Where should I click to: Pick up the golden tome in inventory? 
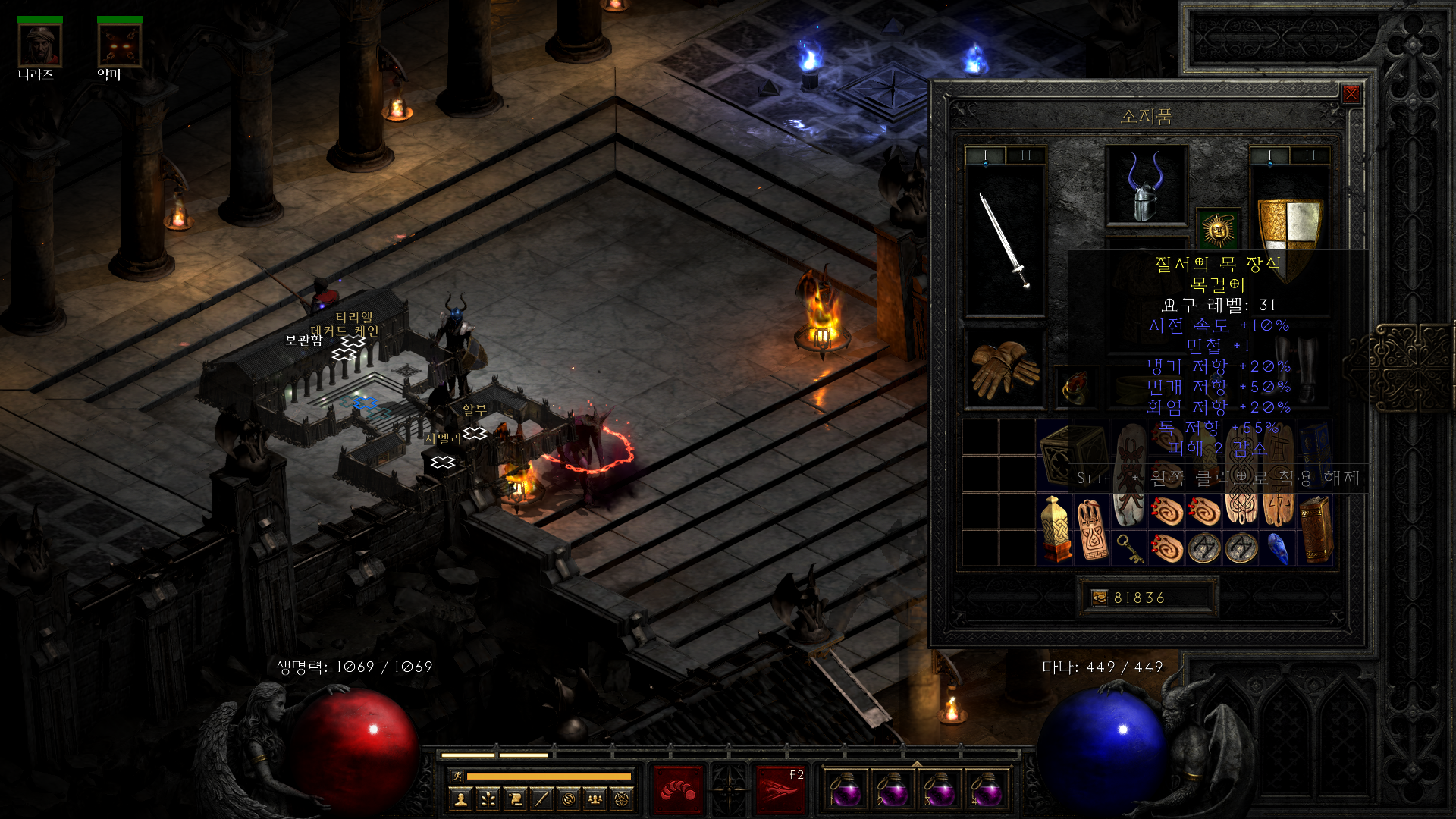[x=1316, y=529]
